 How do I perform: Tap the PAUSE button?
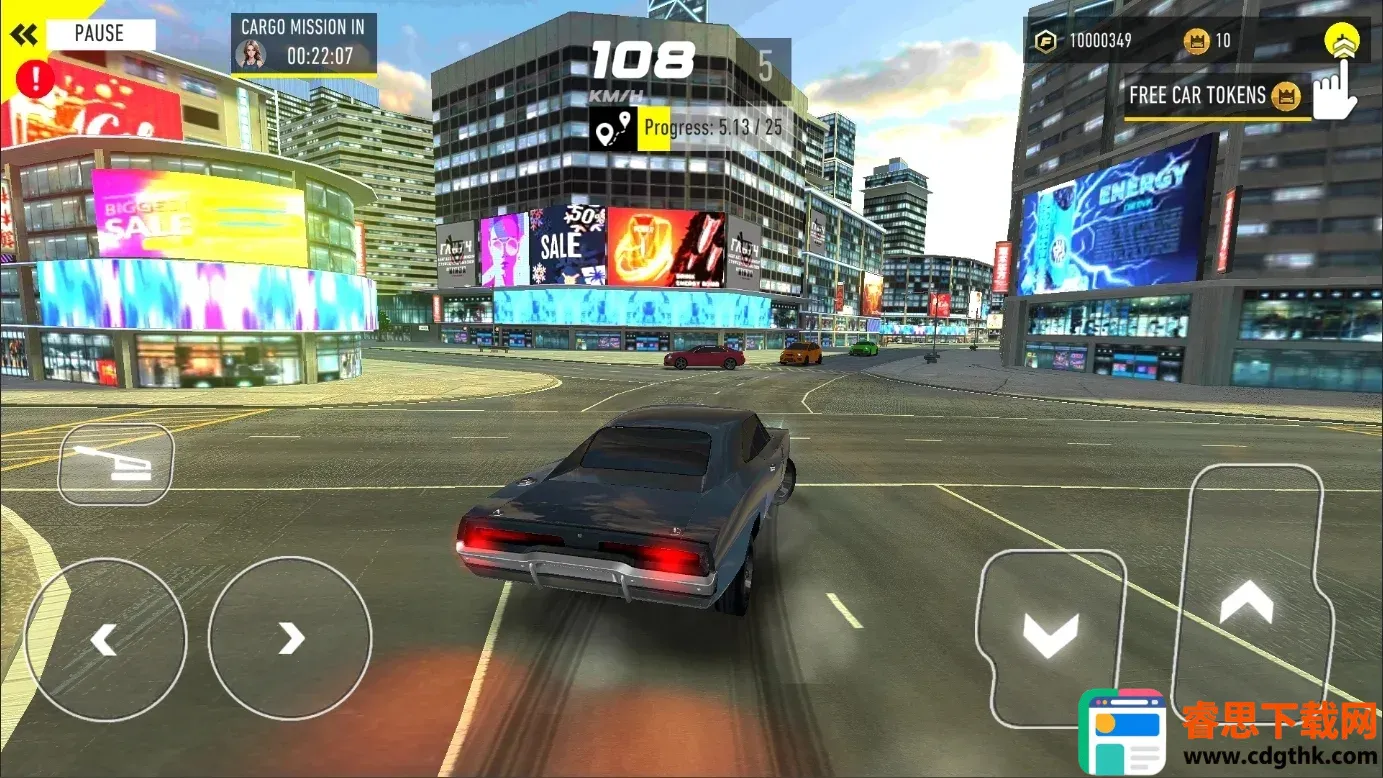[x=99, y=34]
